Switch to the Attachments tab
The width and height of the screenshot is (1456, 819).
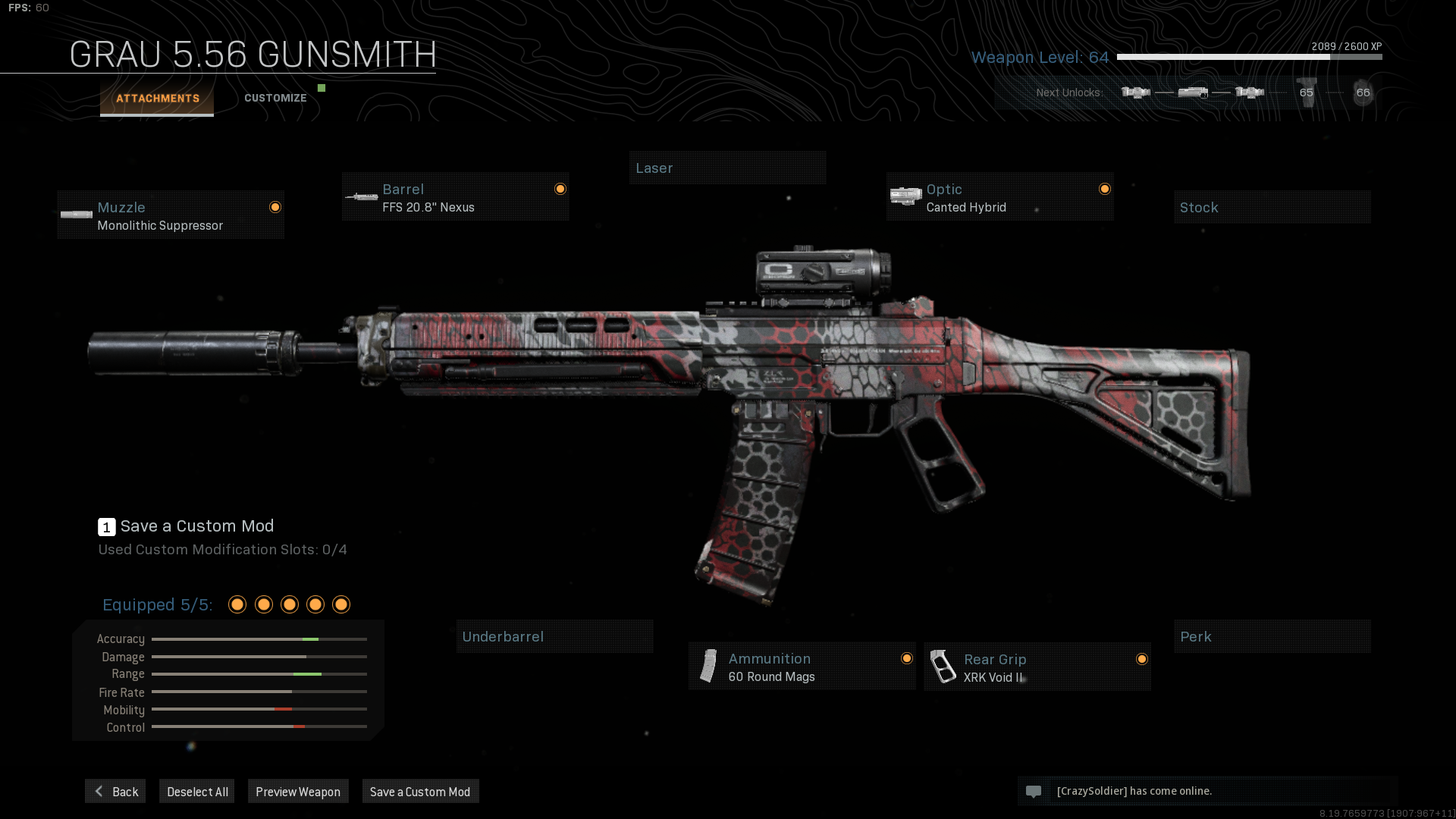click(157, 99)
